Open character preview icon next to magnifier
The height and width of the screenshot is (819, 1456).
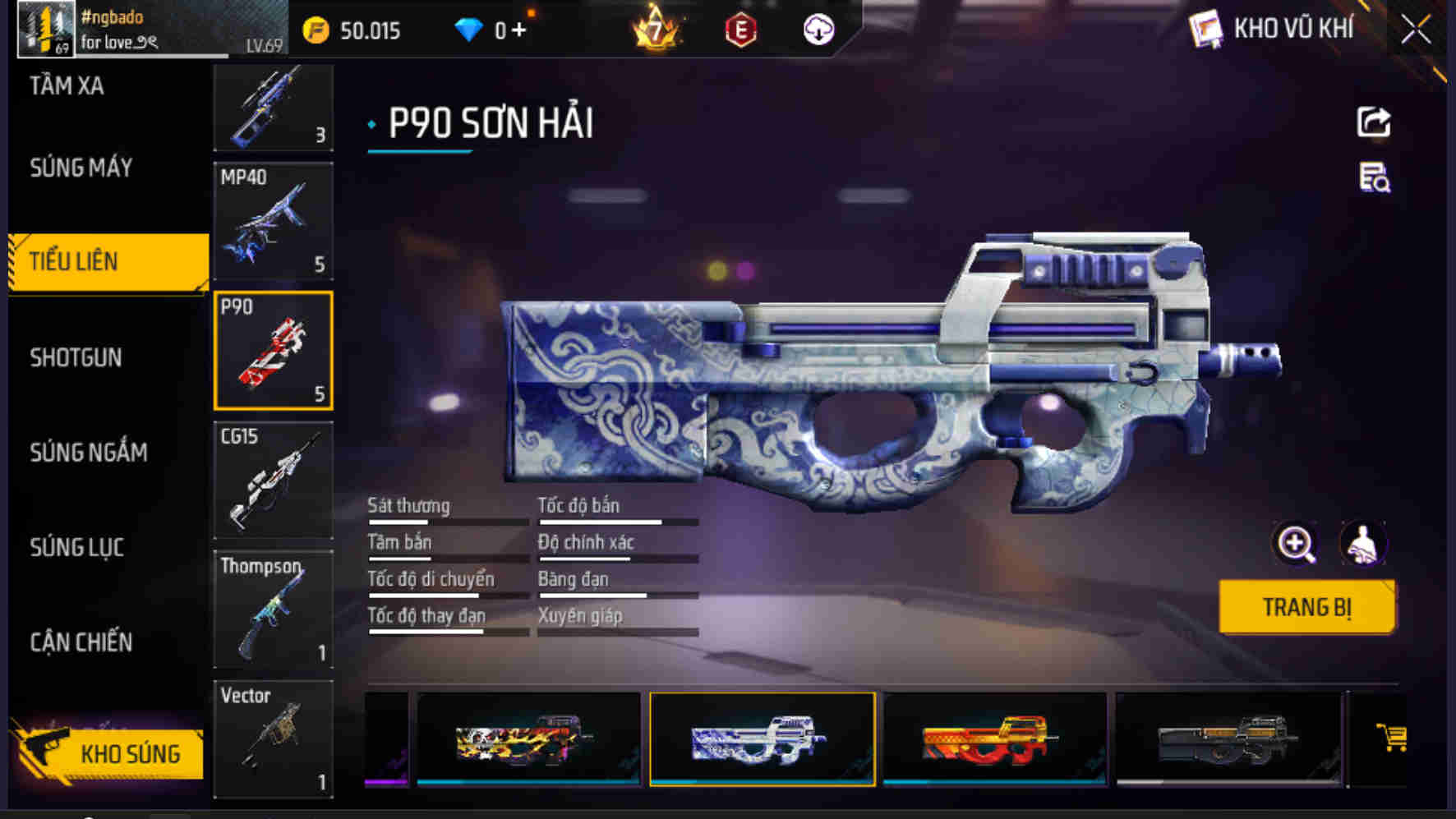[x=1364, y=544]
